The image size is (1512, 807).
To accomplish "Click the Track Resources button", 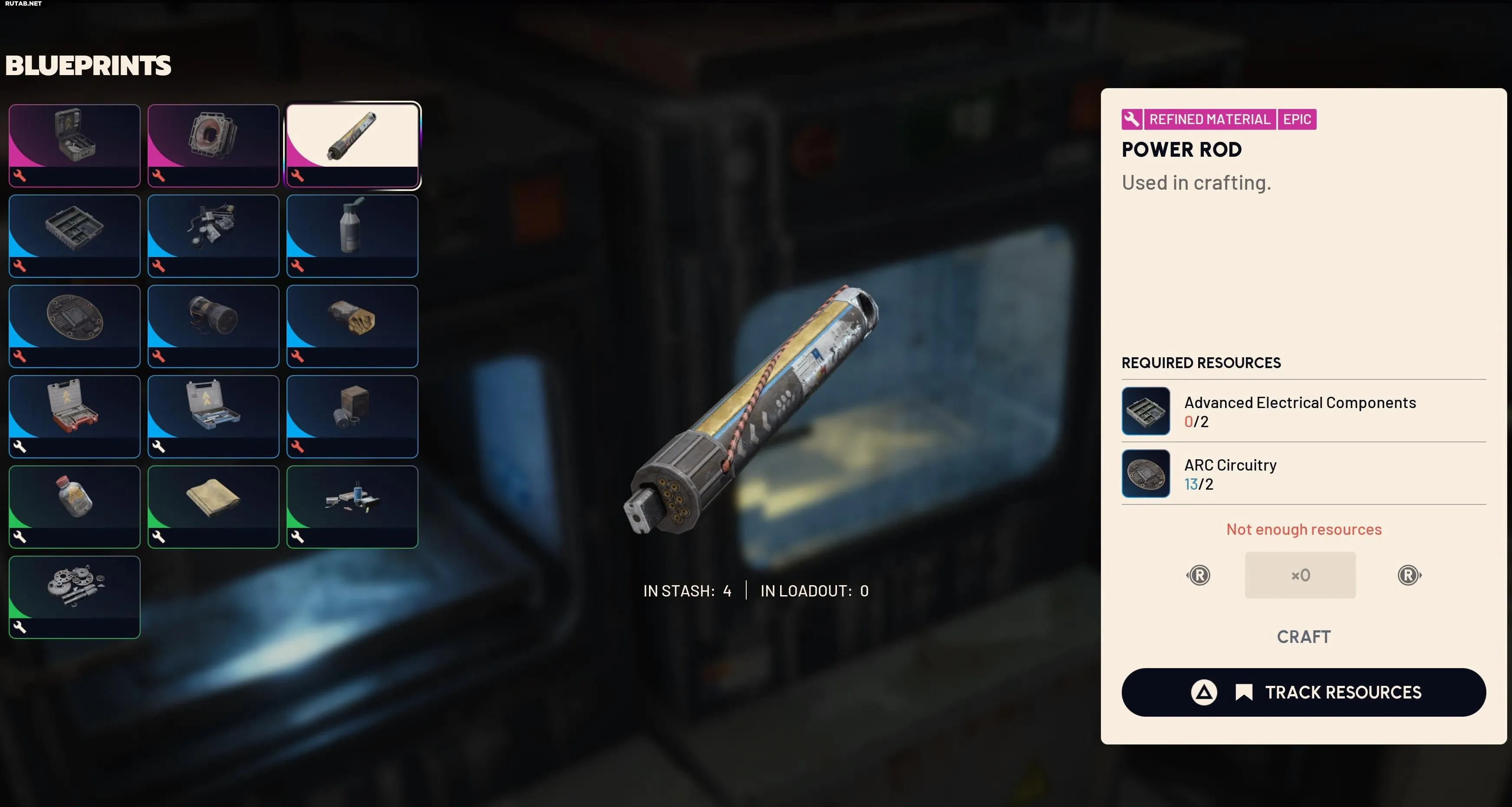I will (x=1303, y=692).
